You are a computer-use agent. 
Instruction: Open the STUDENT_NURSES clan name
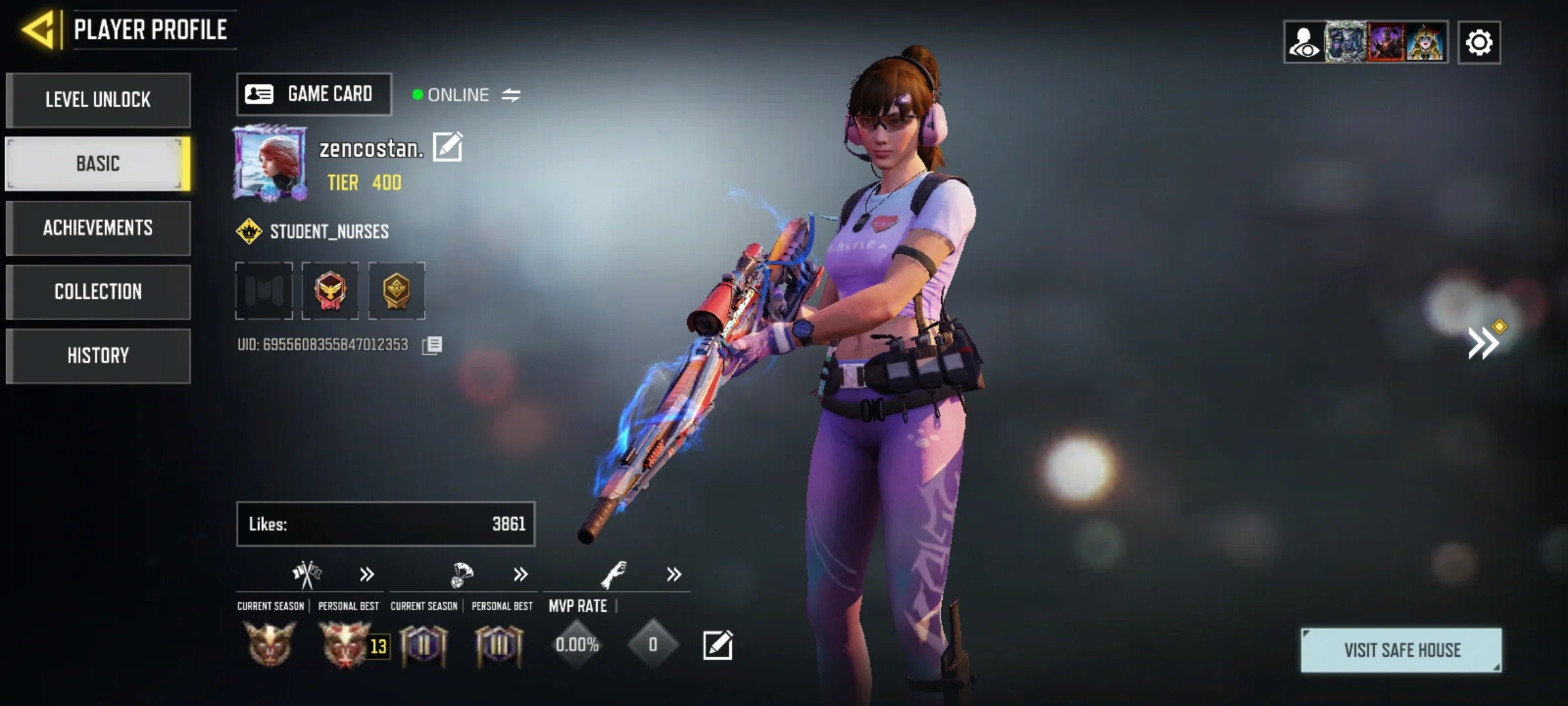click(x=329, y=231)
